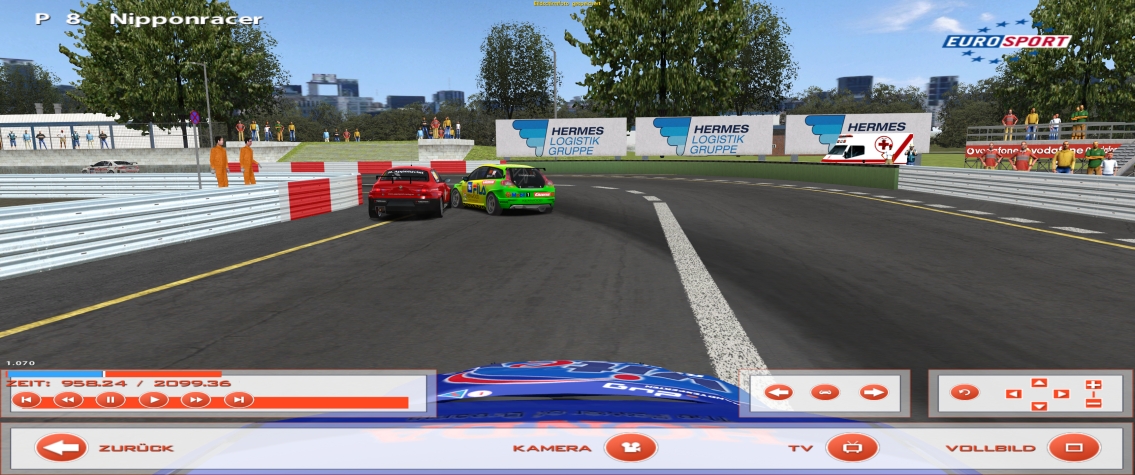Switch to the TV camera view
Image resolution: width=1135 pixels, height=475 pixels.
coord(852,447)
